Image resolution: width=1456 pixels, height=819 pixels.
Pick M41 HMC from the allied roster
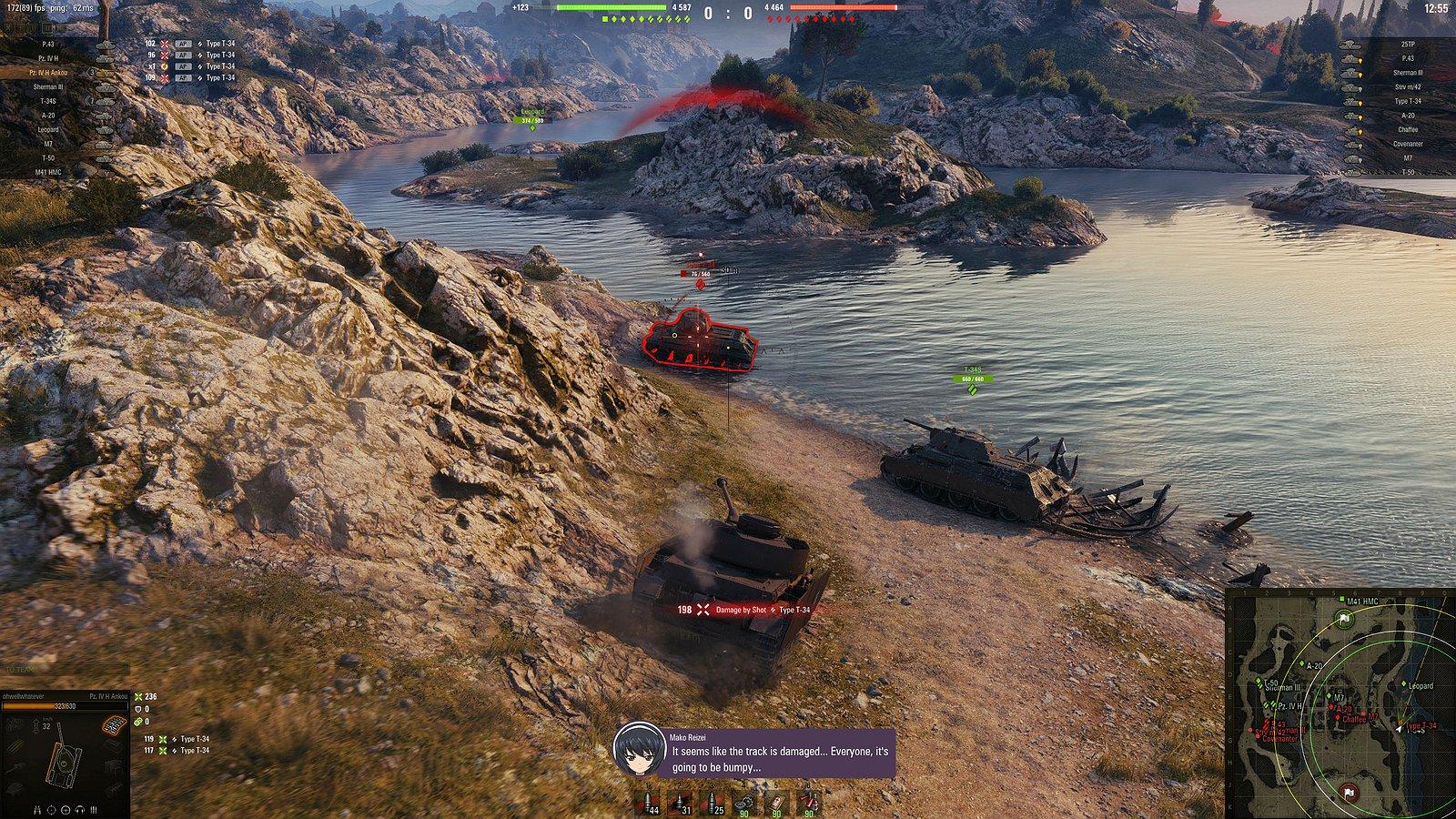tap(49, 172)
